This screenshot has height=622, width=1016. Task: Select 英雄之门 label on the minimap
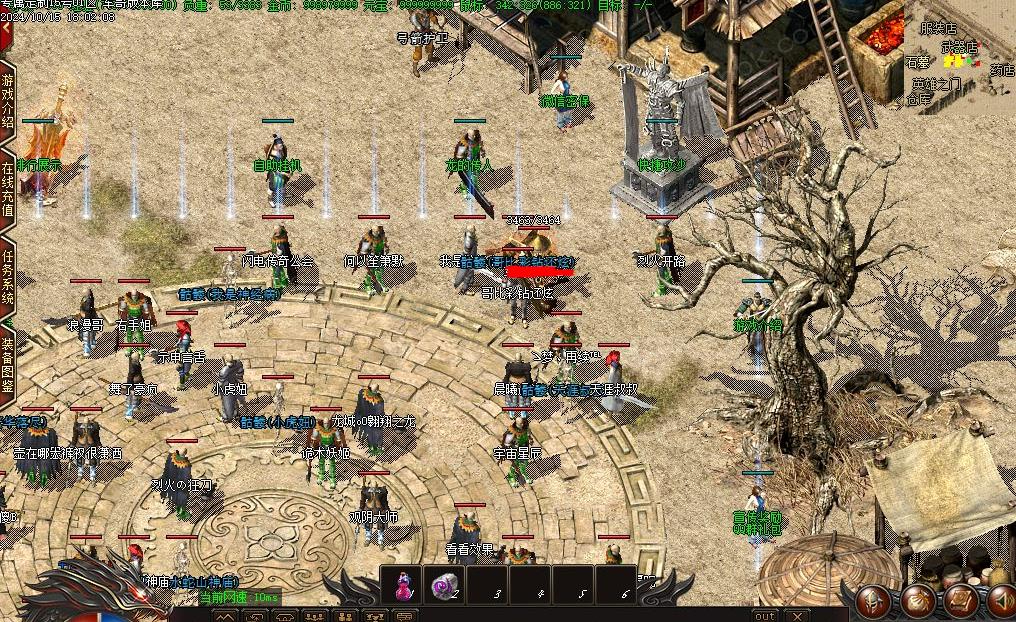pyautogui.click(x=937, y=84)
